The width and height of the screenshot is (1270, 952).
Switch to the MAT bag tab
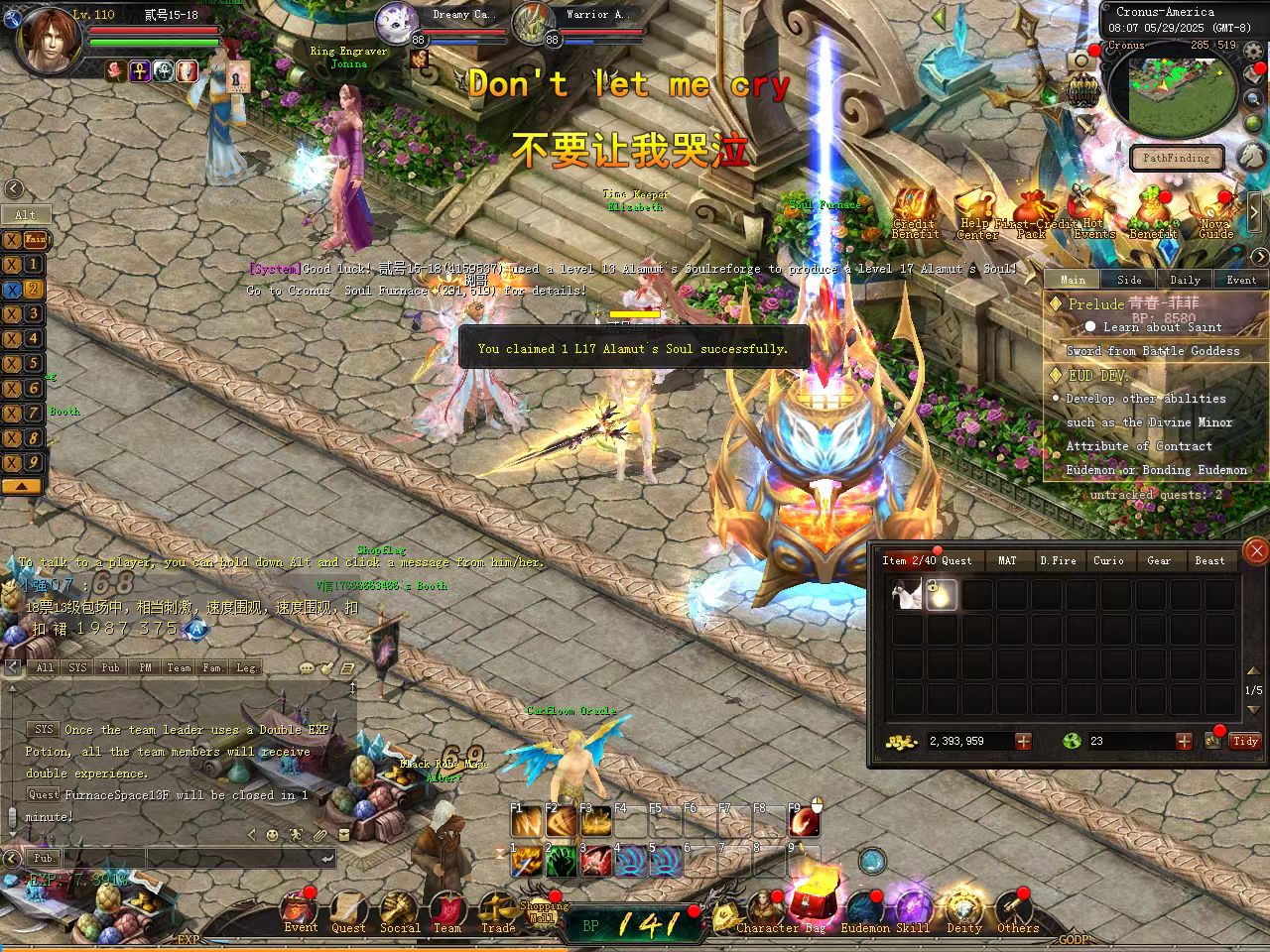pyautogui.click(x=1007, y=561)
